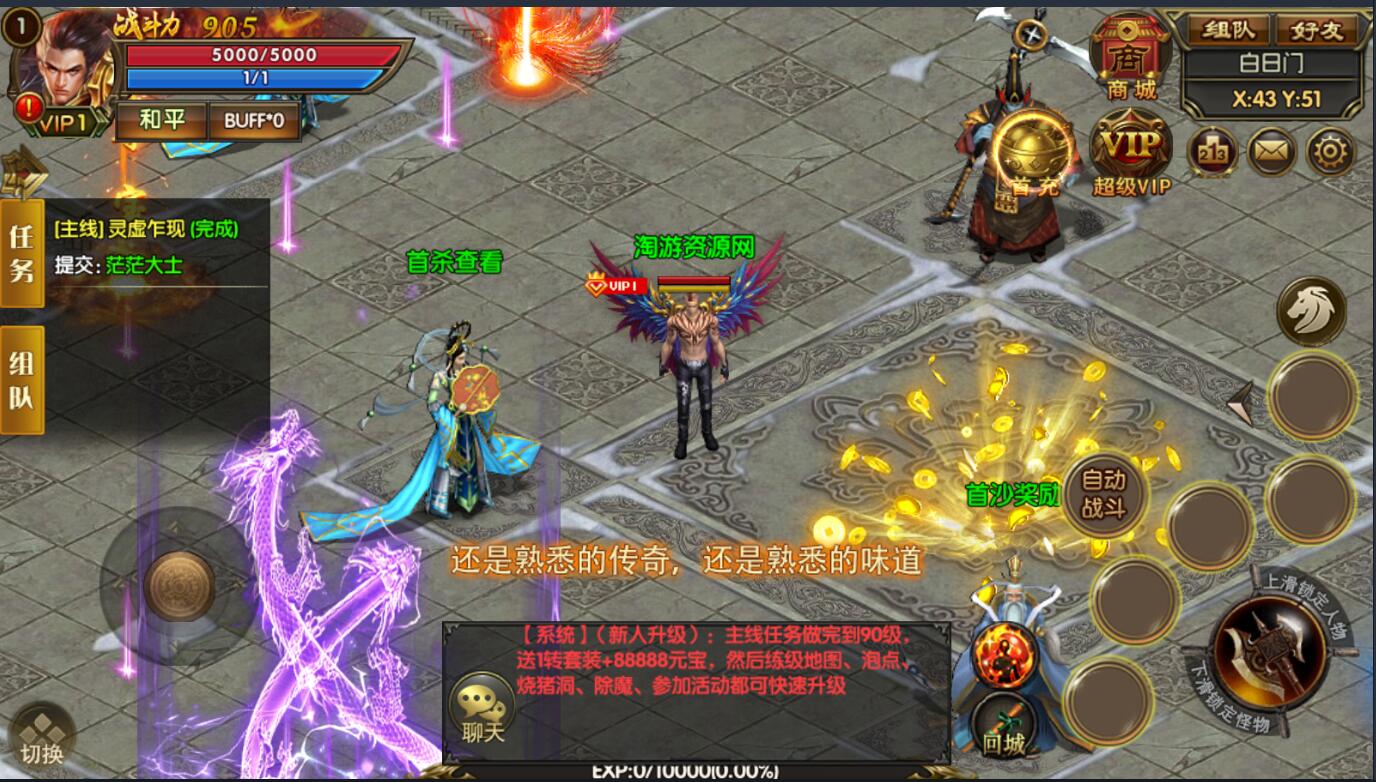This screenshot has width=1376, height=782.
Task: Select the 灵虚乍现 main quest entry
Action: (x=147, y=229)
